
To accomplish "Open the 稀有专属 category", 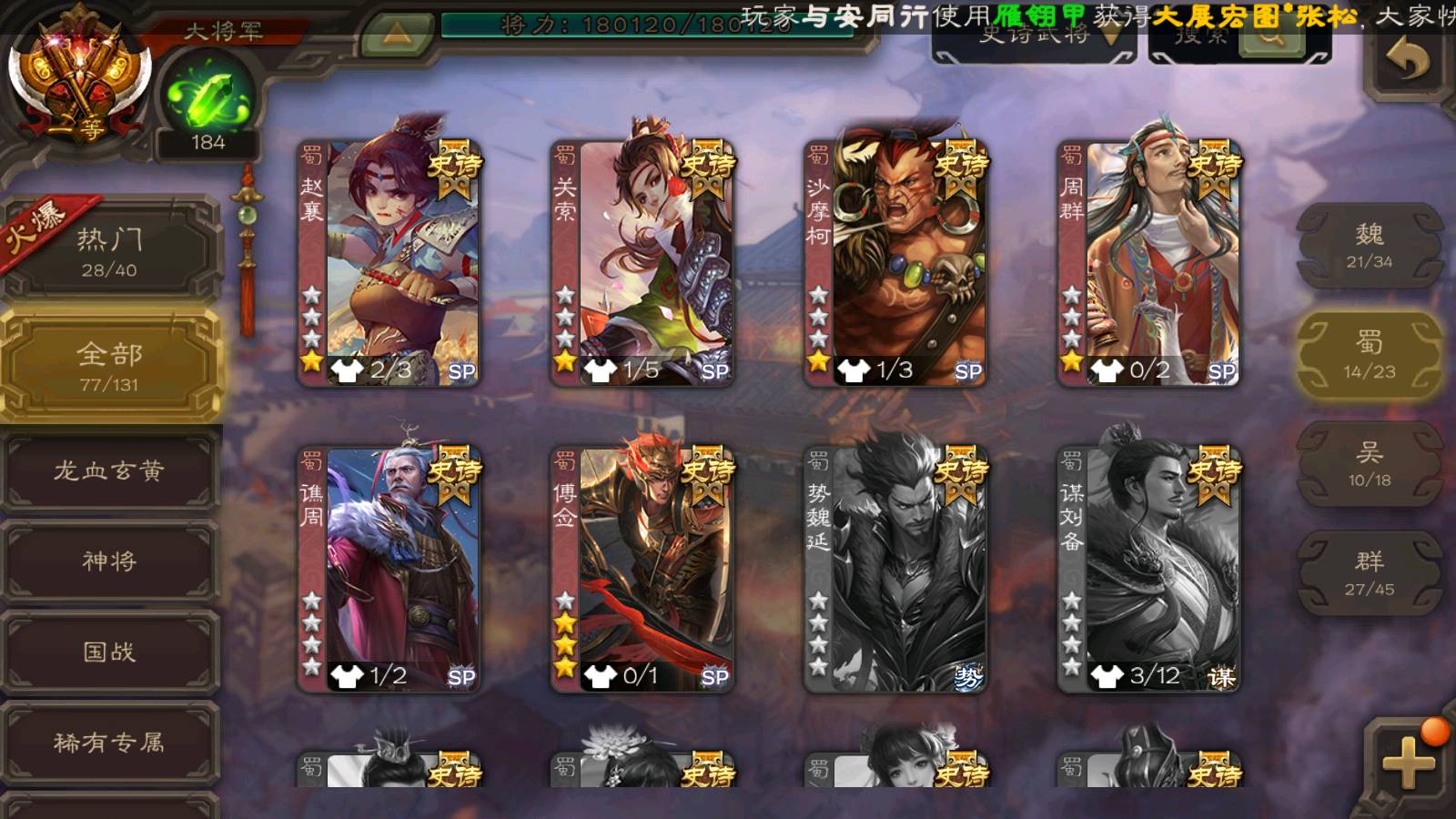I will click(x=110, y=743).
